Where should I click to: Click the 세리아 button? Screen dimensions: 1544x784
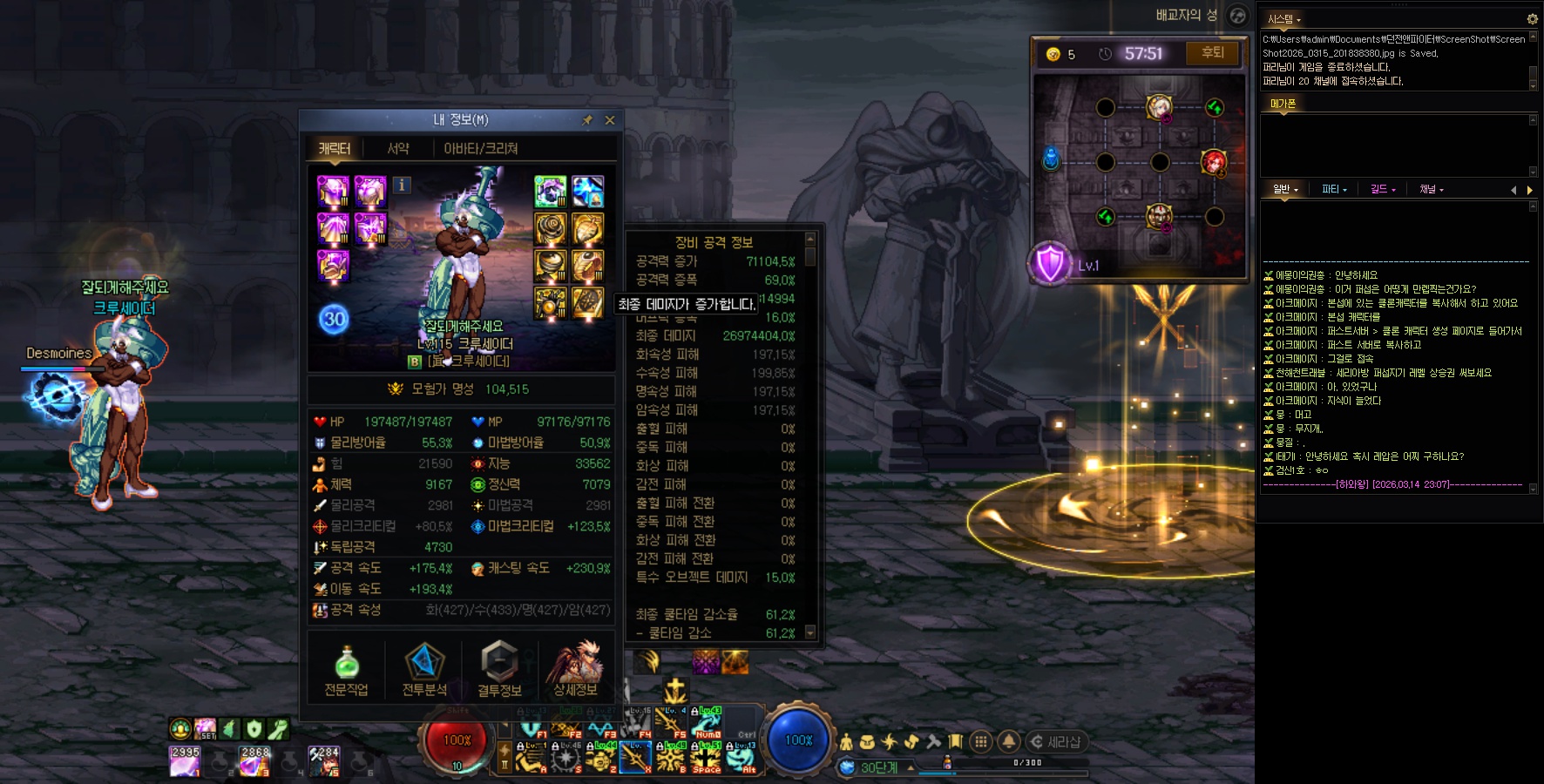[1056, 742]
